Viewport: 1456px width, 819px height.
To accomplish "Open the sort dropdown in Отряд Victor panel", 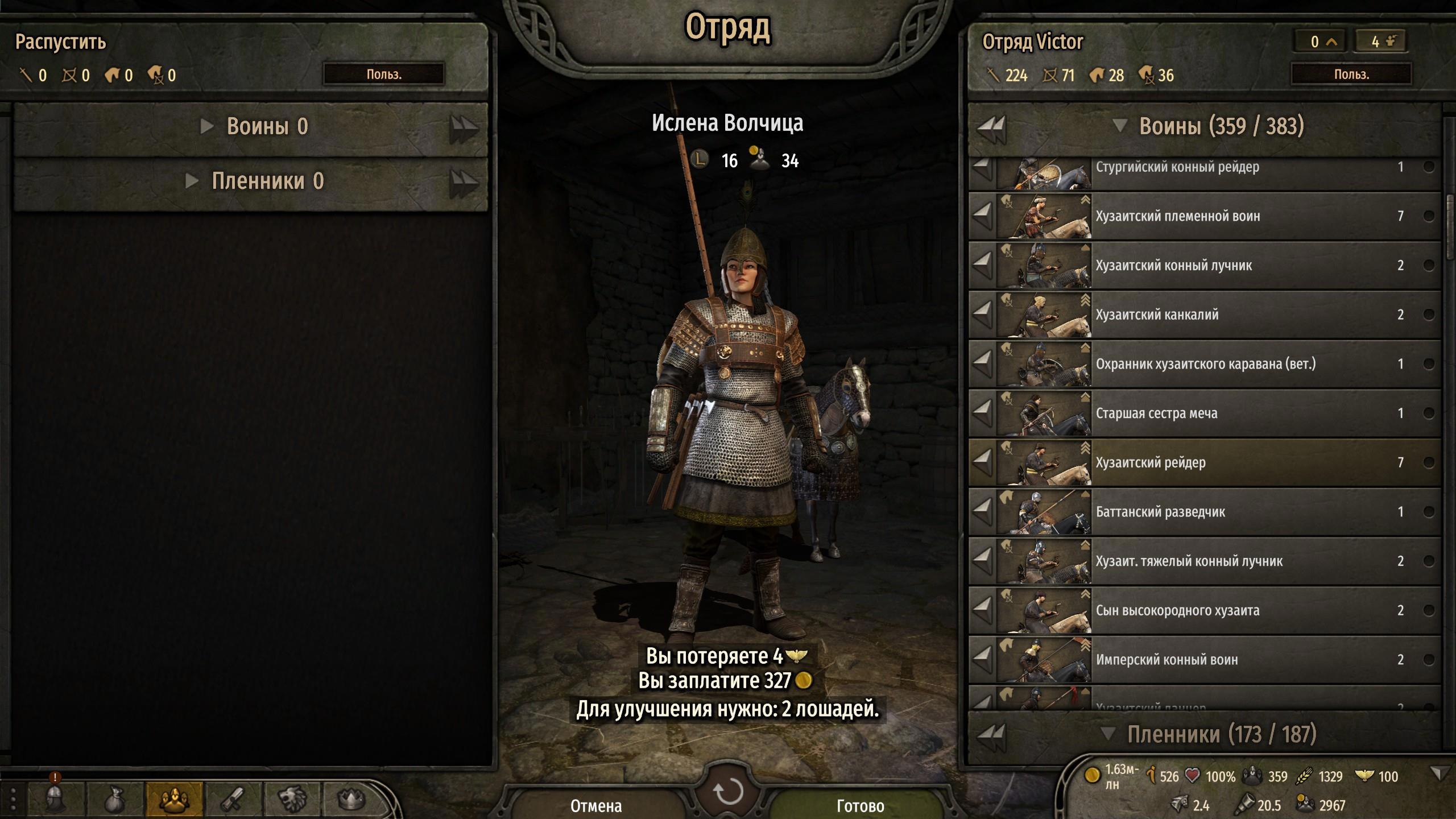I will [1351, 75].
